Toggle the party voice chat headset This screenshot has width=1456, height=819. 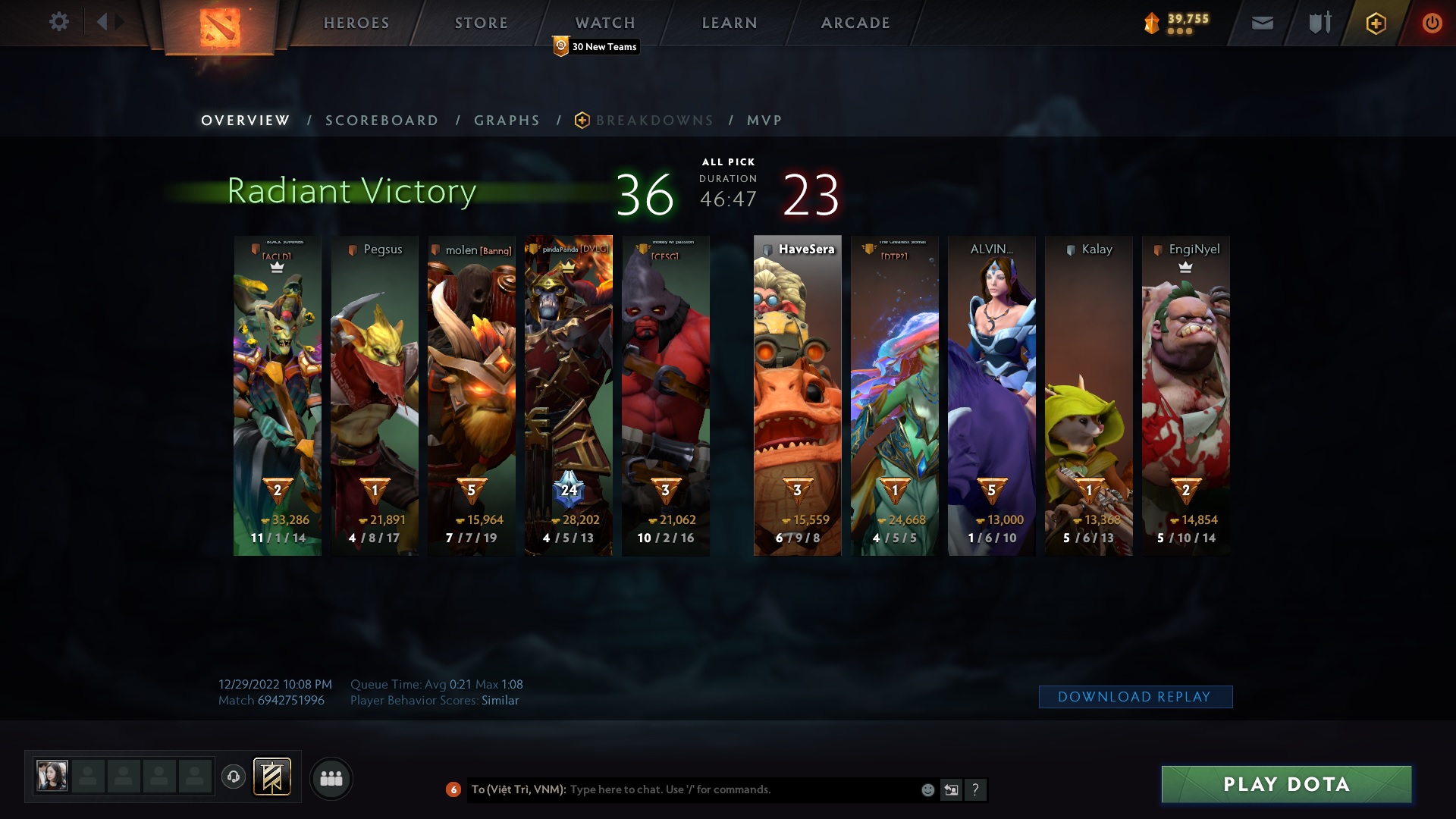[233, 777]
